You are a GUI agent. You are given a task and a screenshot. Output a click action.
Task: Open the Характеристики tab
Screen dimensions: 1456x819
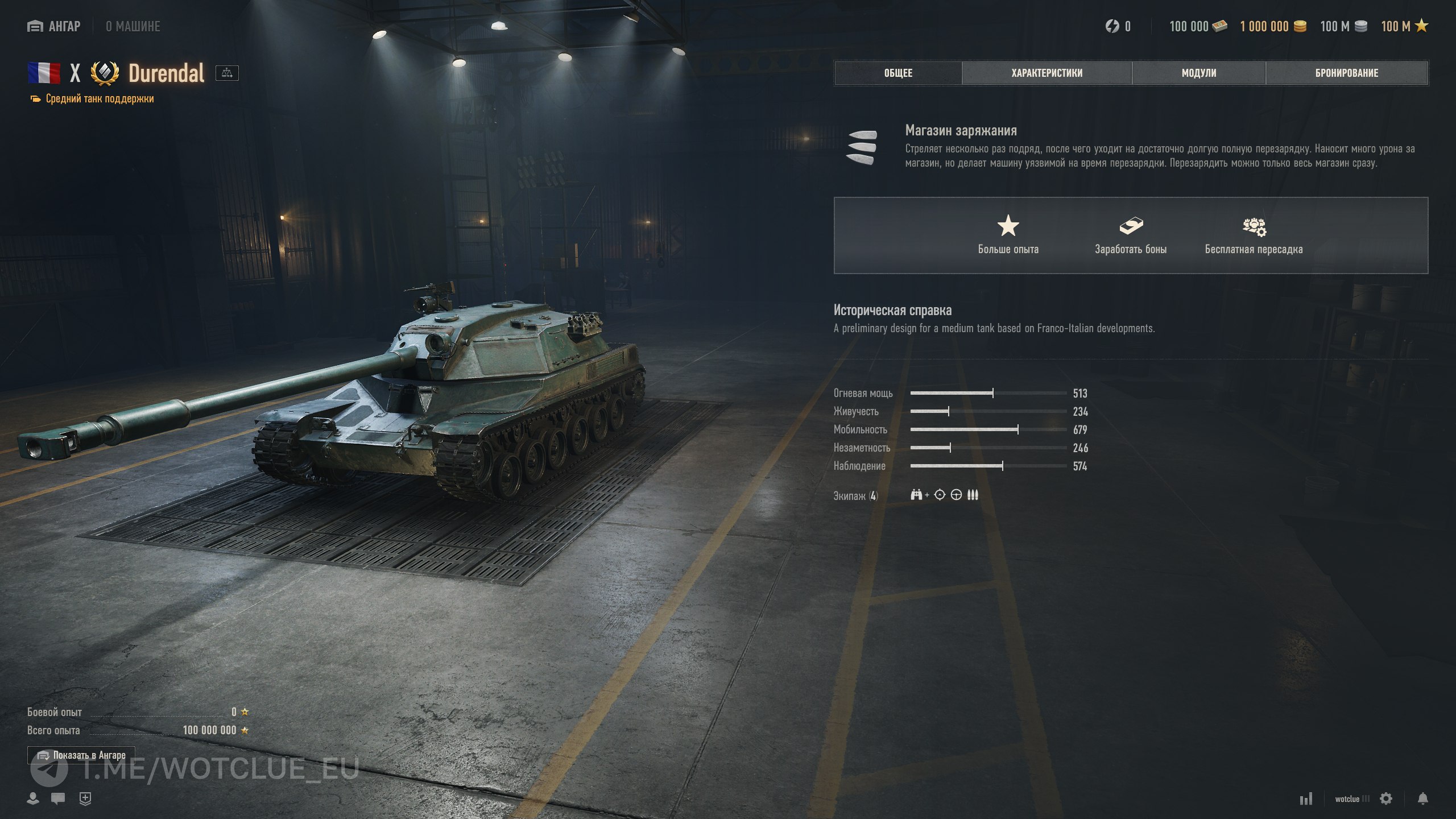tap(1046, 73)
